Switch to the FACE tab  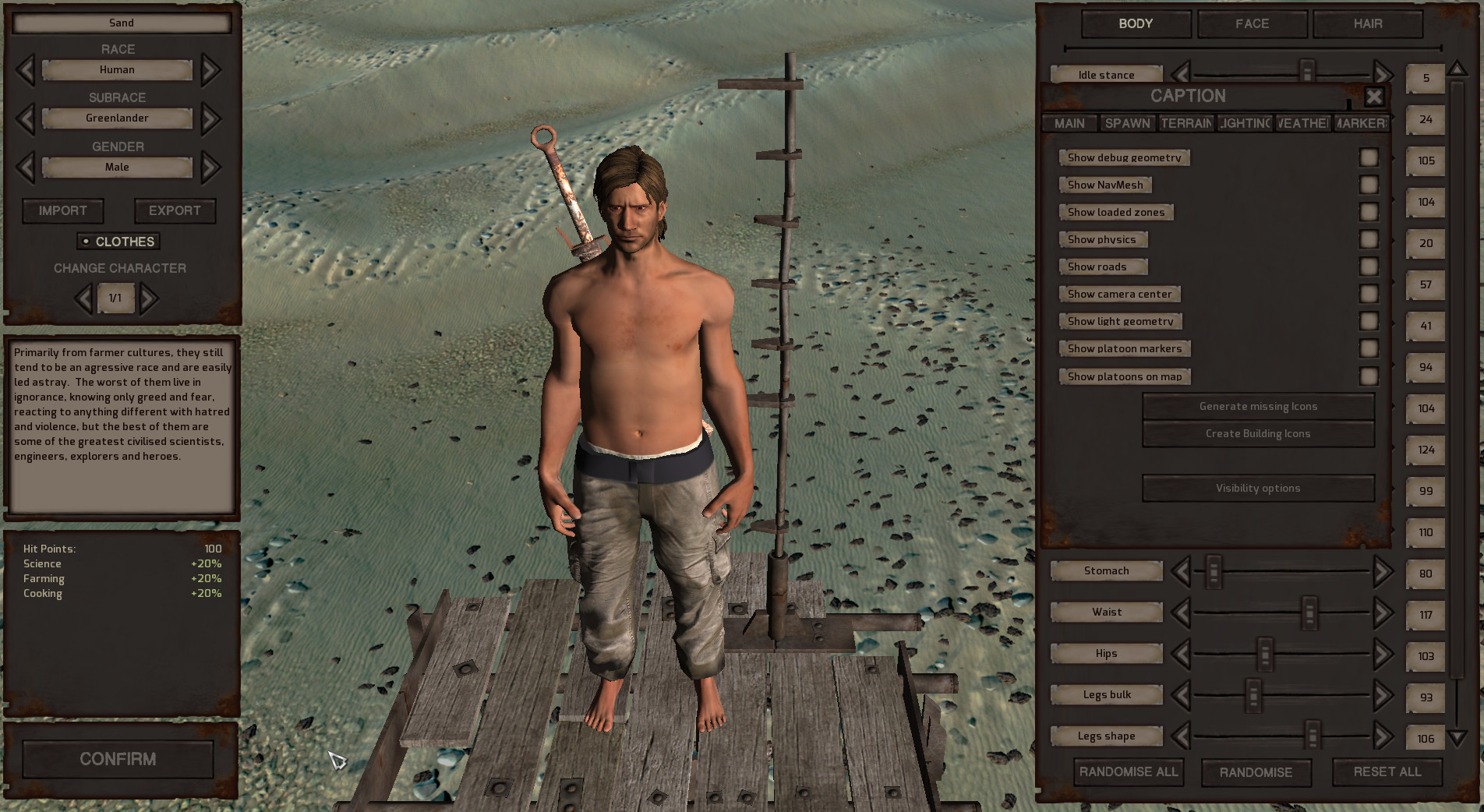point(1251,24)
